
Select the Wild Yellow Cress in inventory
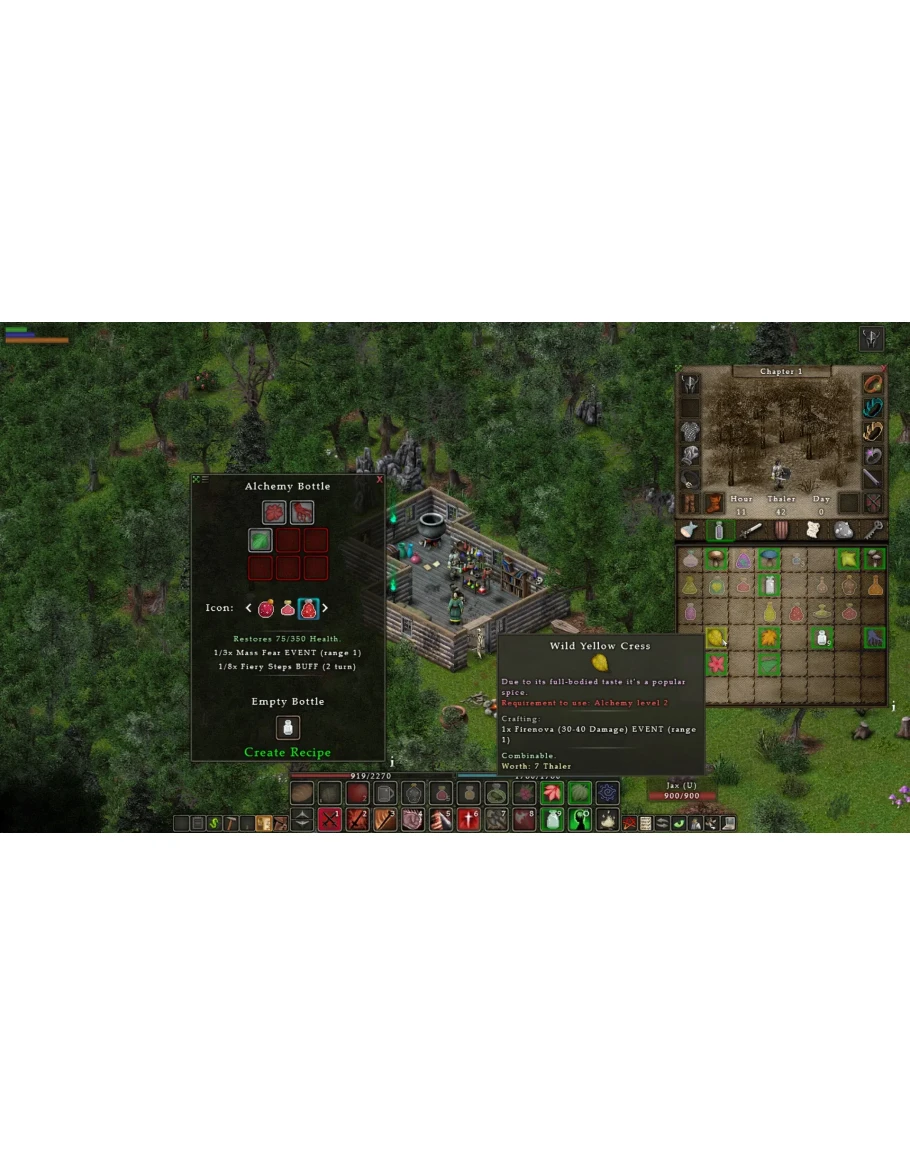[x=716, y=637]
